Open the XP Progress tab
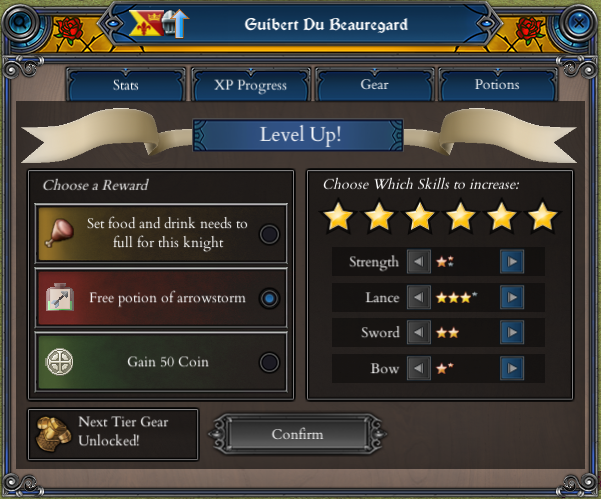 pyautogui.click(x=250, y=85)
